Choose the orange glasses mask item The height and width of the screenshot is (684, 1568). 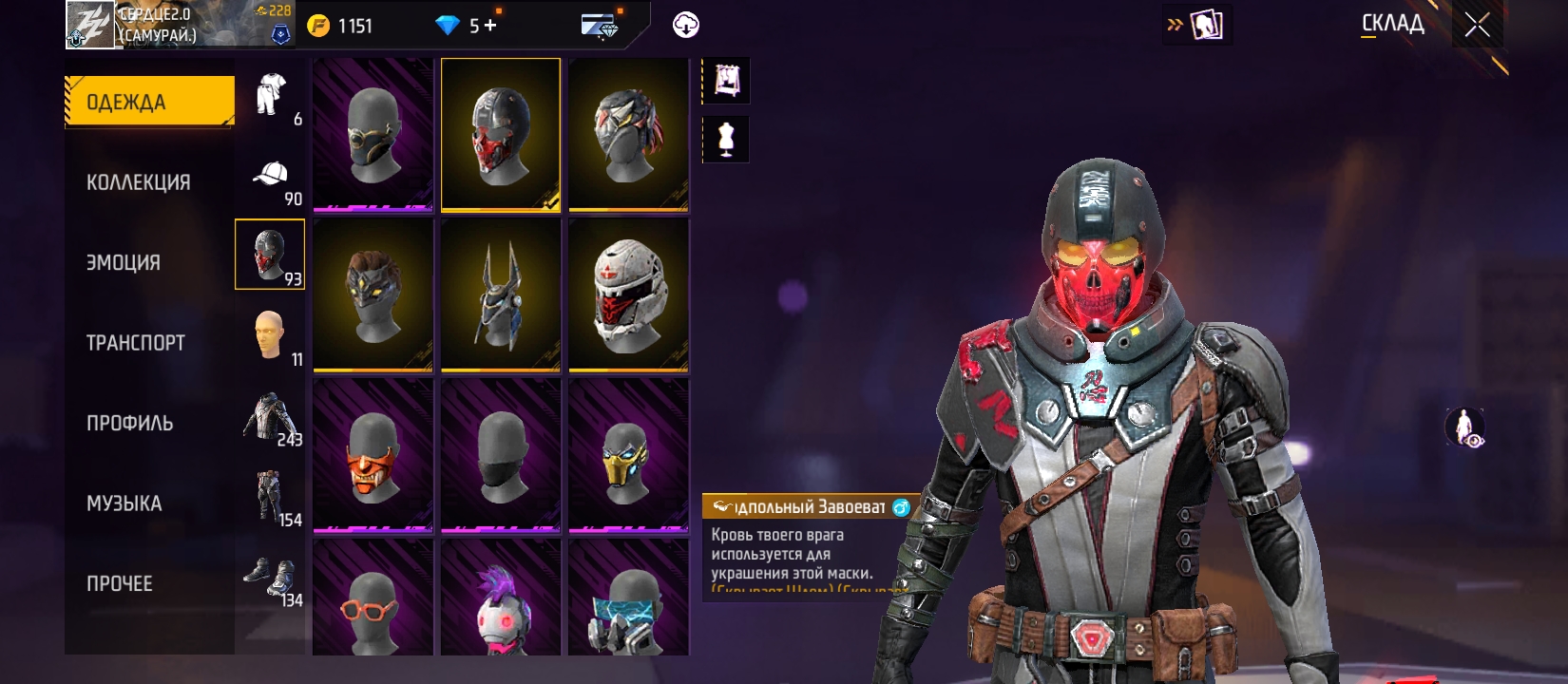point(373,600)
